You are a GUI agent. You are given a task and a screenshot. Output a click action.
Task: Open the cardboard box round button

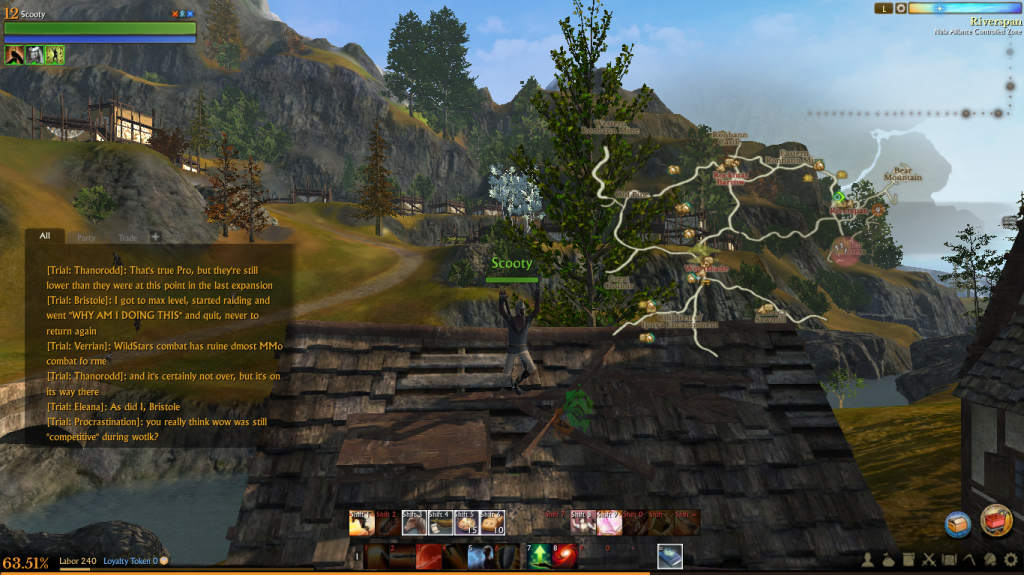pyautogui.click(x=959, y=524)
